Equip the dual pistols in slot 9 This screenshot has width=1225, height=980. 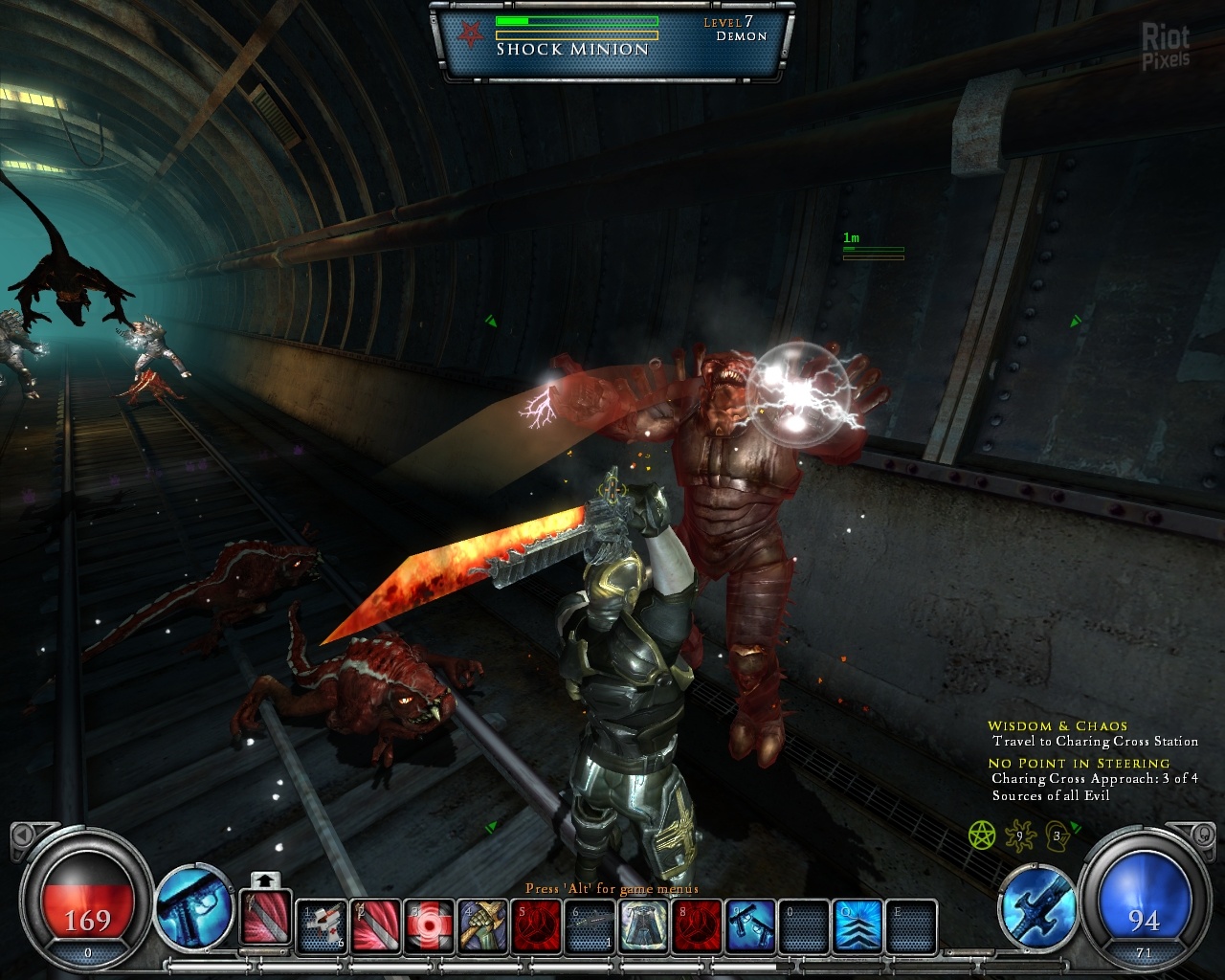coord(750,926)
